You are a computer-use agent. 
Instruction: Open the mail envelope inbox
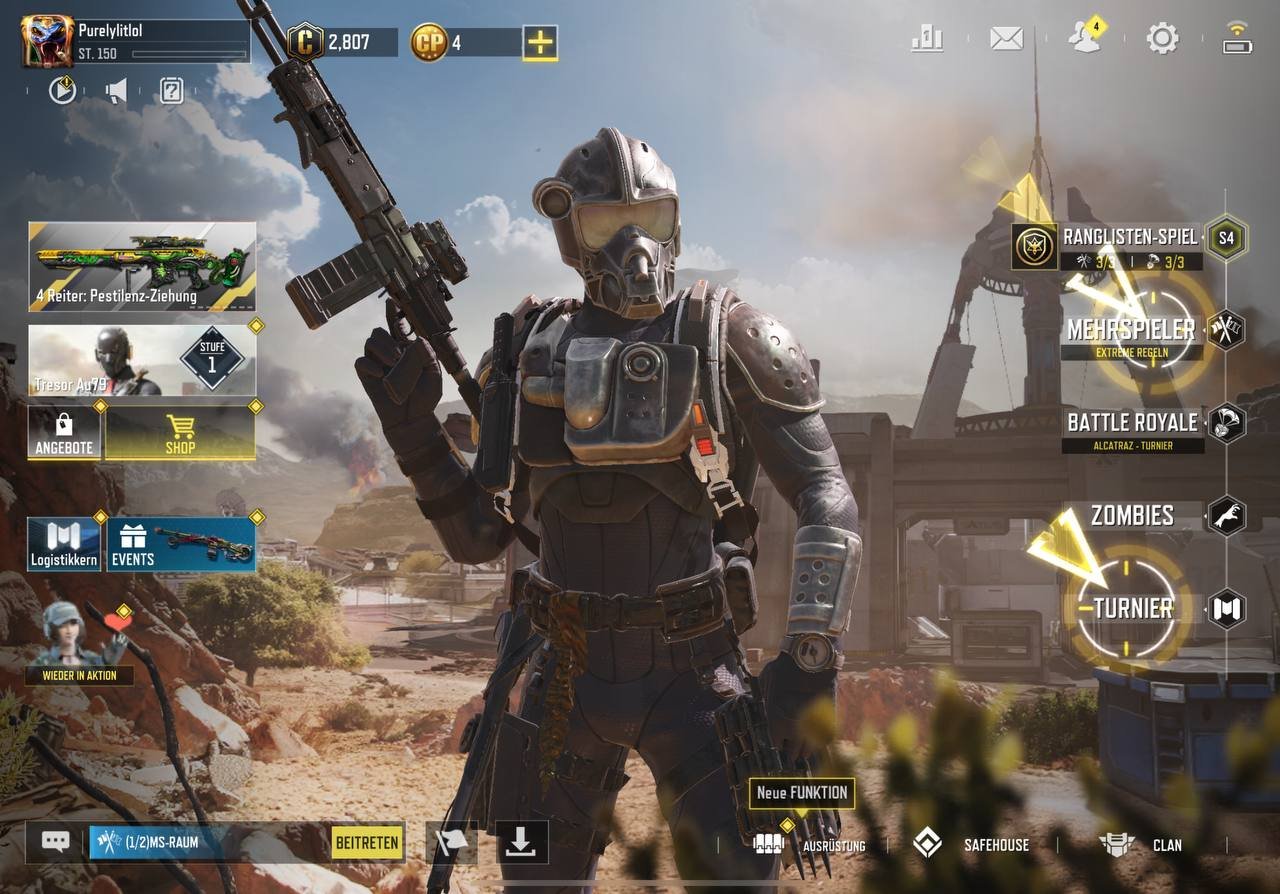pyautogui.click(x=1006, y=39)
